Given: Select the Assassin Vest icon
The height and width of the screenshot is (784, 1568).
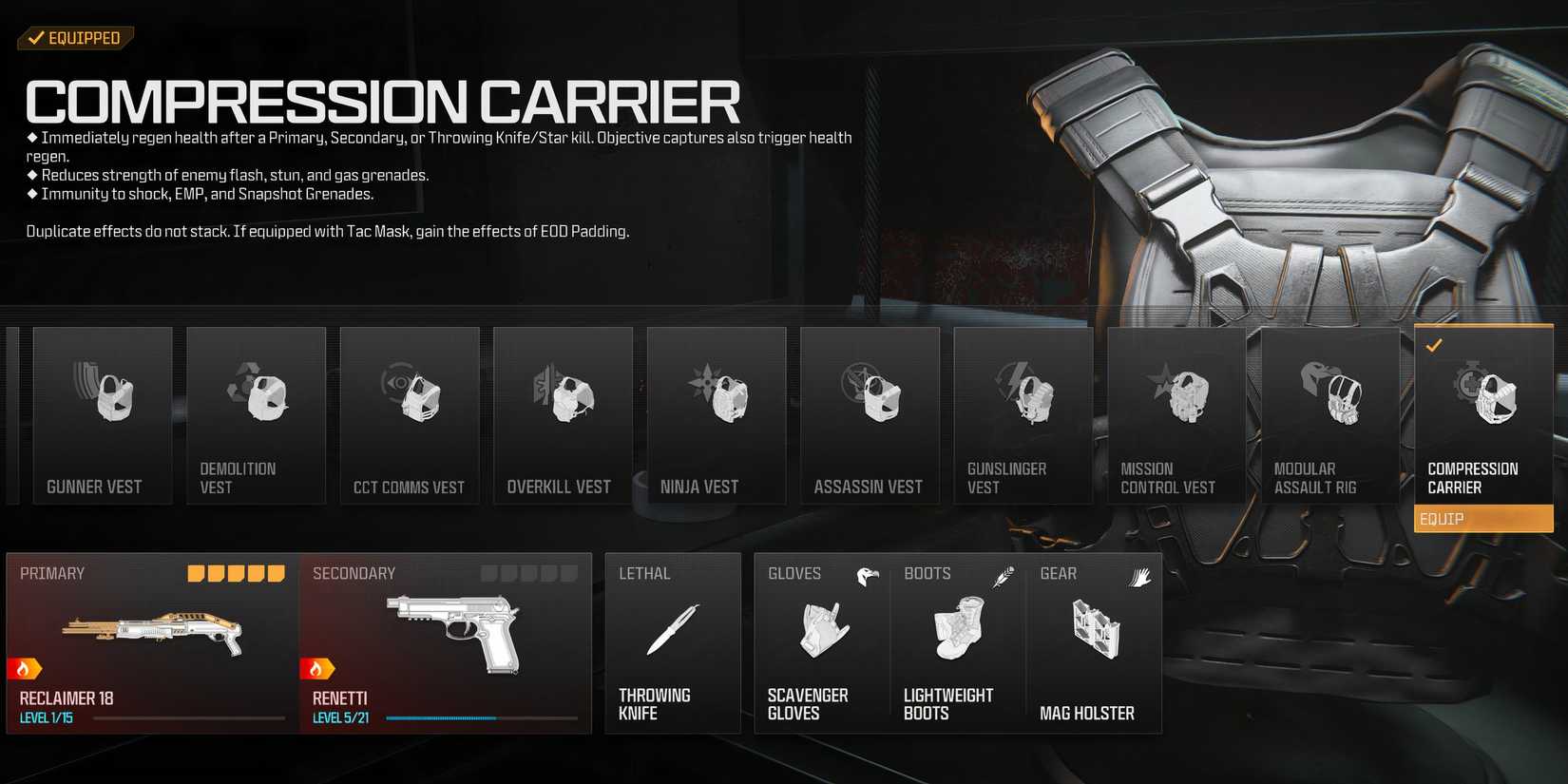Looking at the screenshot, I should pyautogui.click(x=870, y=413).
